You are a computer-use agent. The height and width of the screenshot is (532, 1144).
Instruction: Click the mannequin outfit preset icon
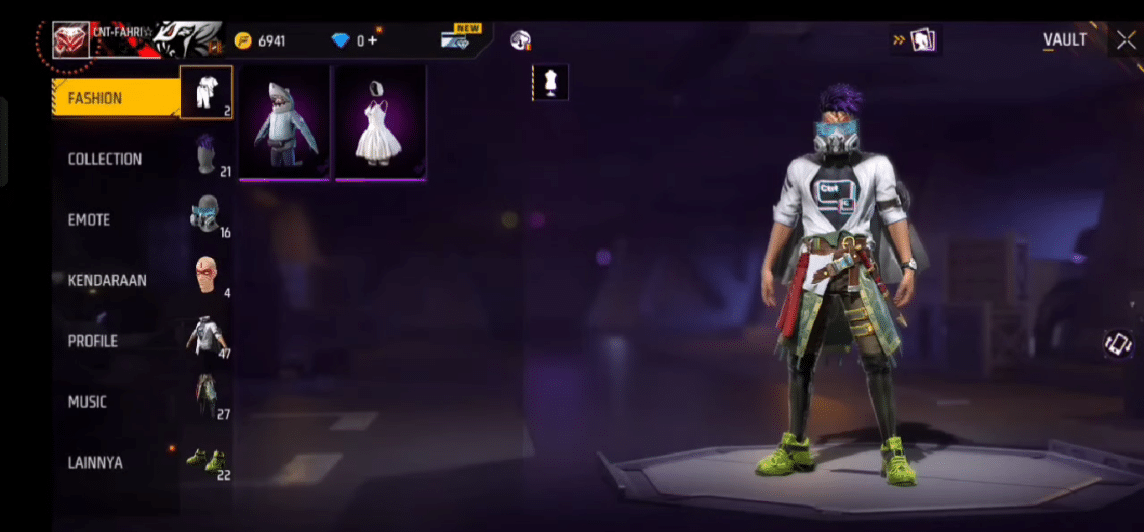click(550, 83)
